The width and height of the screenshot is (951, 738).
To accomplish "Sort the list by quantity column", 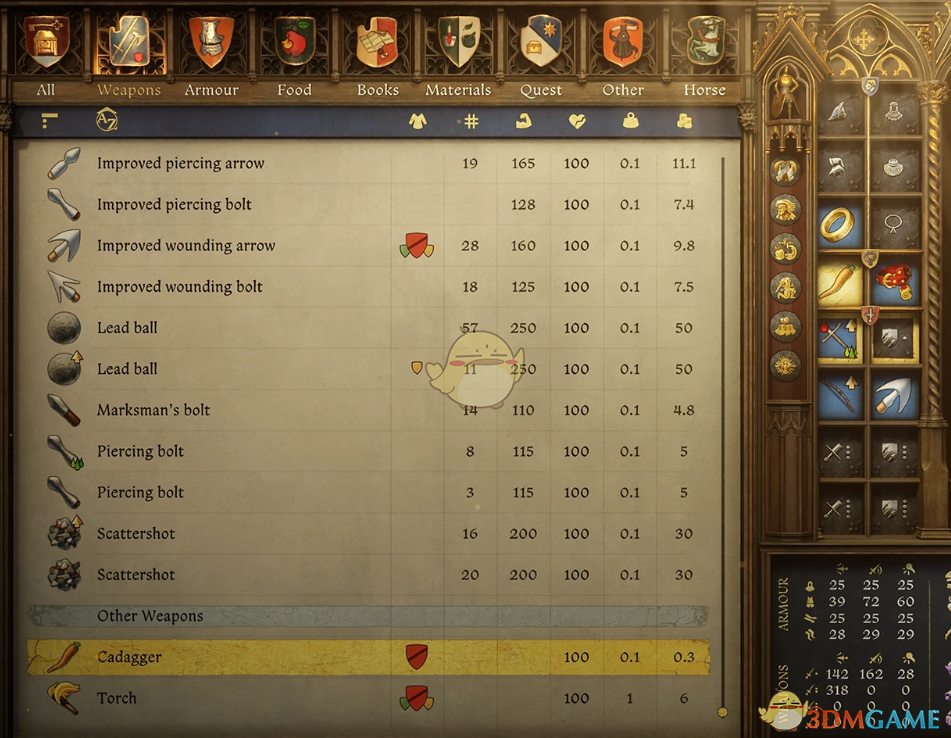I will (471, 121).
